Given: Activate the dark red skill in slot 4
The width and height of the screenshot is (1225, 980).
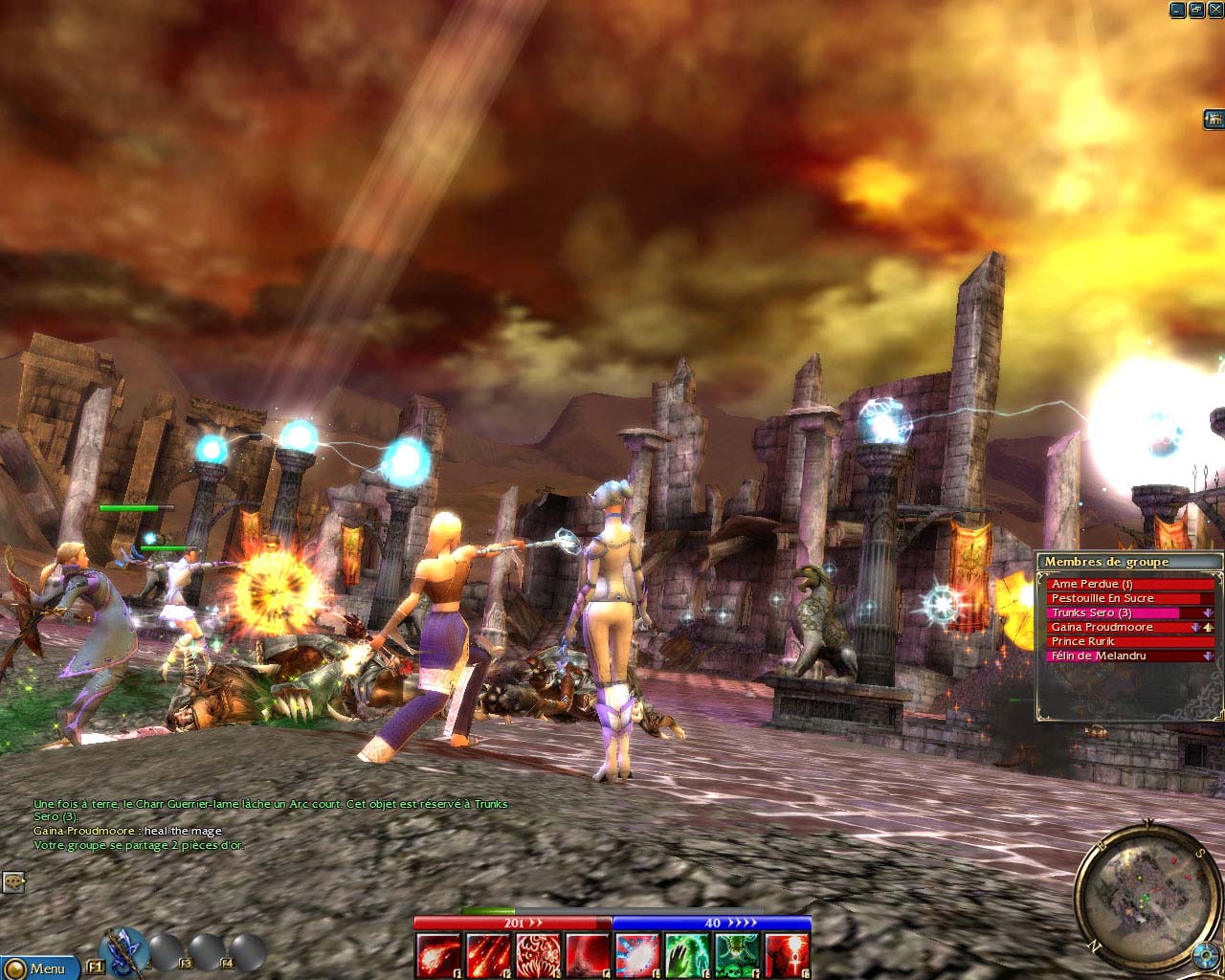Looking at the screenshot, I should pos(588,955).
